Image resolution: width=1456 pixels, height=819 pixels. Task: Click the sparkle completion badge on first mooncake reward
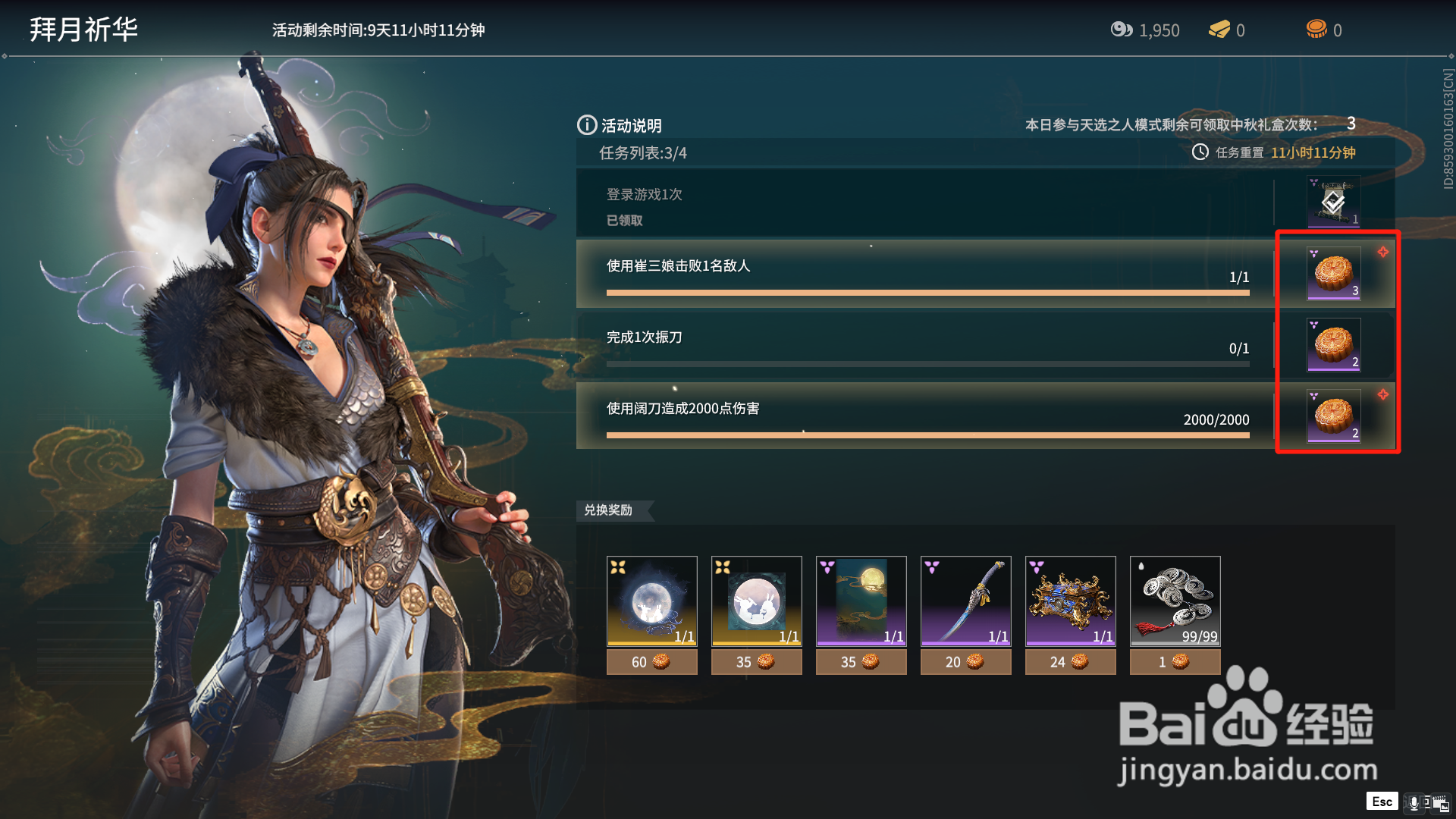1385,253
